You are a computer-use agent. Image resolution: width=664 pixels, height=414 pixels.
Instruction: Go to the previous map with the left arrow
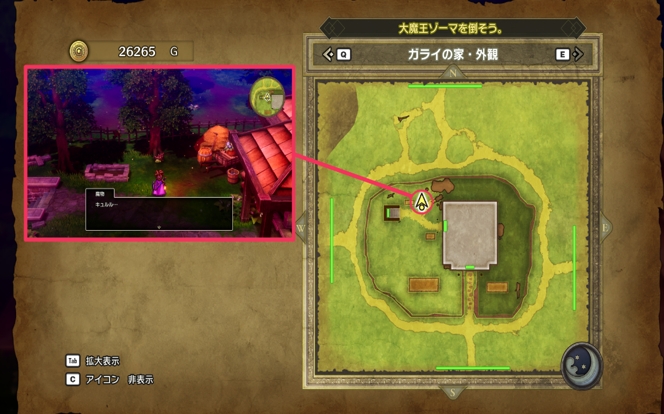[x=328, y=54]
